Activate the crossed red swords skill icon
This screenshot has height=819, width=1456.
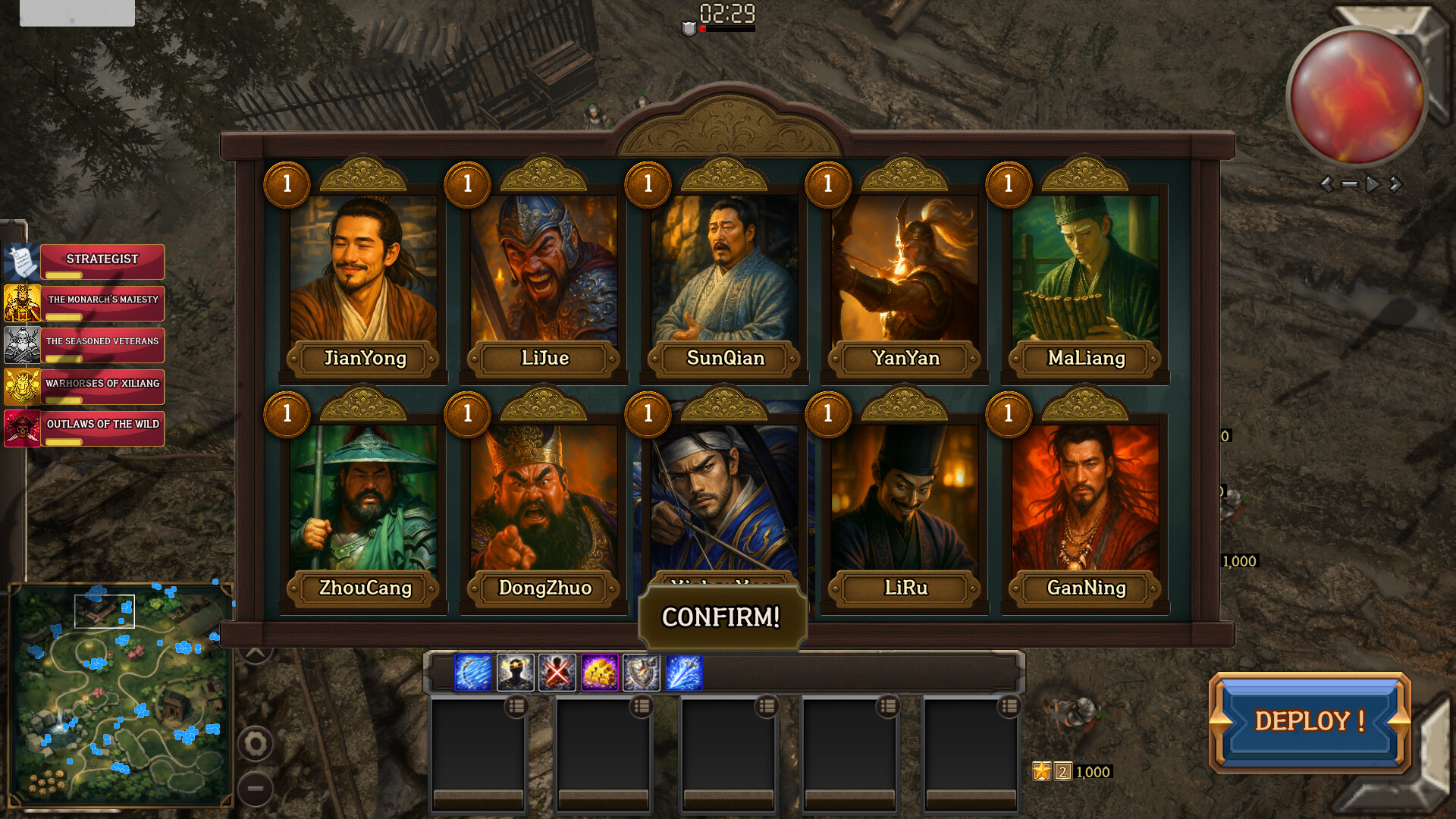[x=557, y=673]
